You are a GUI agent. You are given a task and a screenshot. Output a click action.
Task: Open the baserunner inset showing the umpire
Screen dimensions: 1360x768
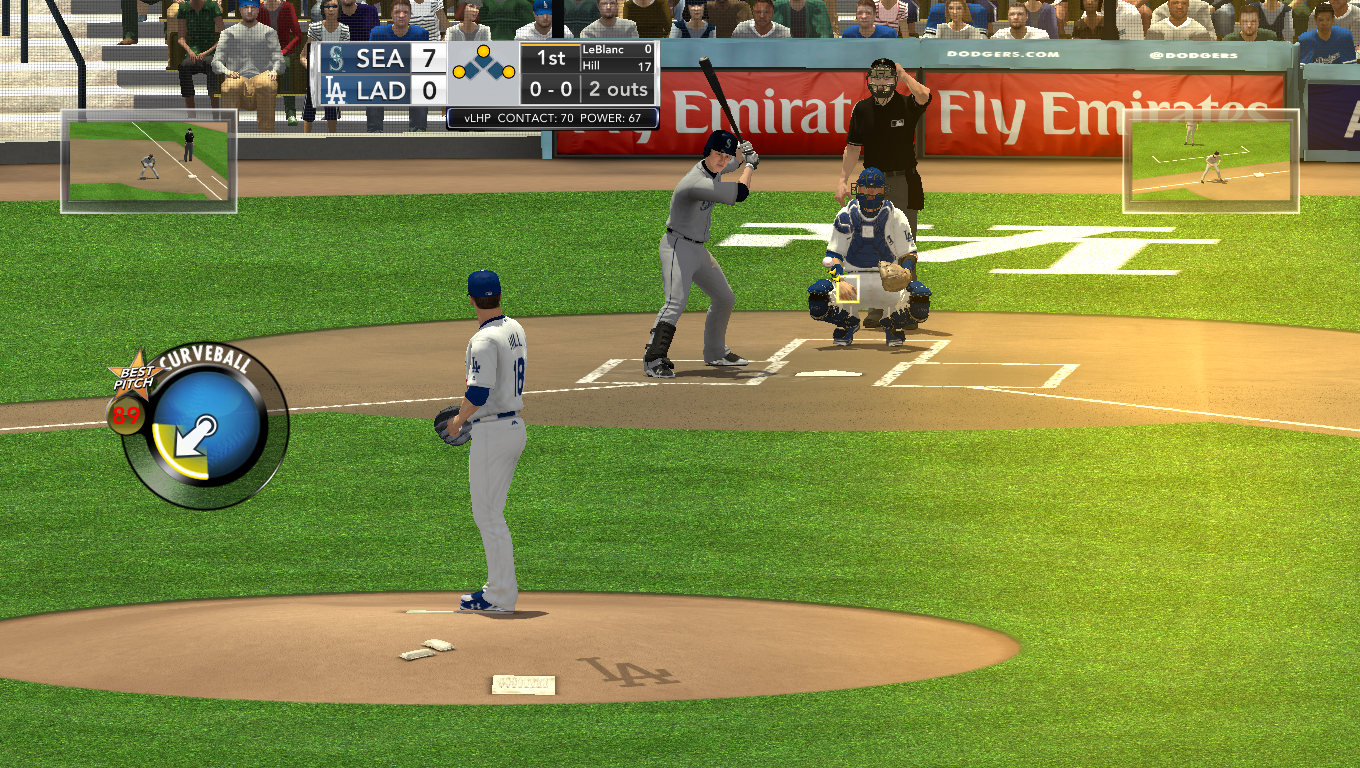point(149,160)
